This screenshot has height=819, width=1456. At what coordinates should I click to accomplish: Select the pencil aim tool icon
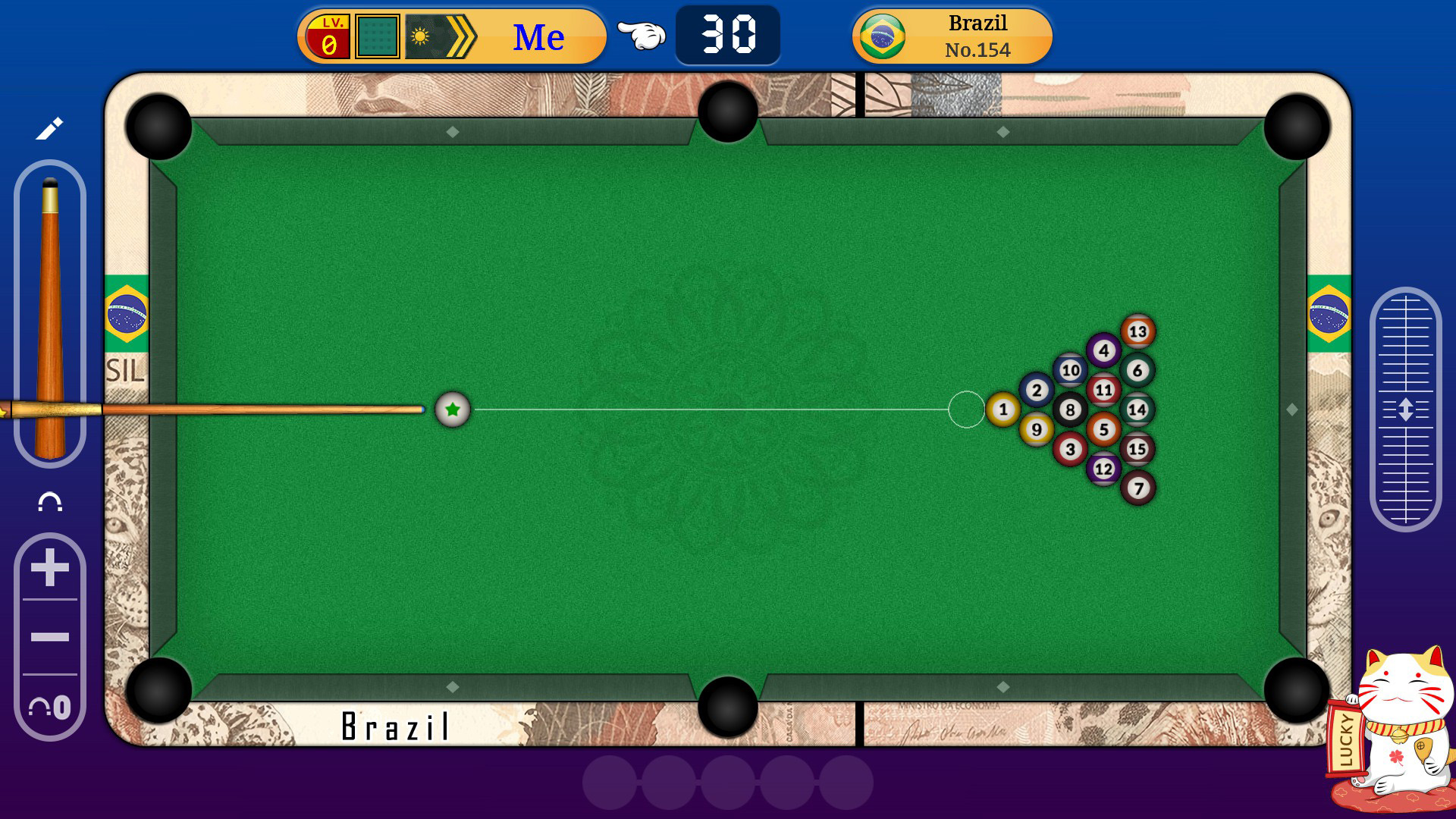(47, 130)
